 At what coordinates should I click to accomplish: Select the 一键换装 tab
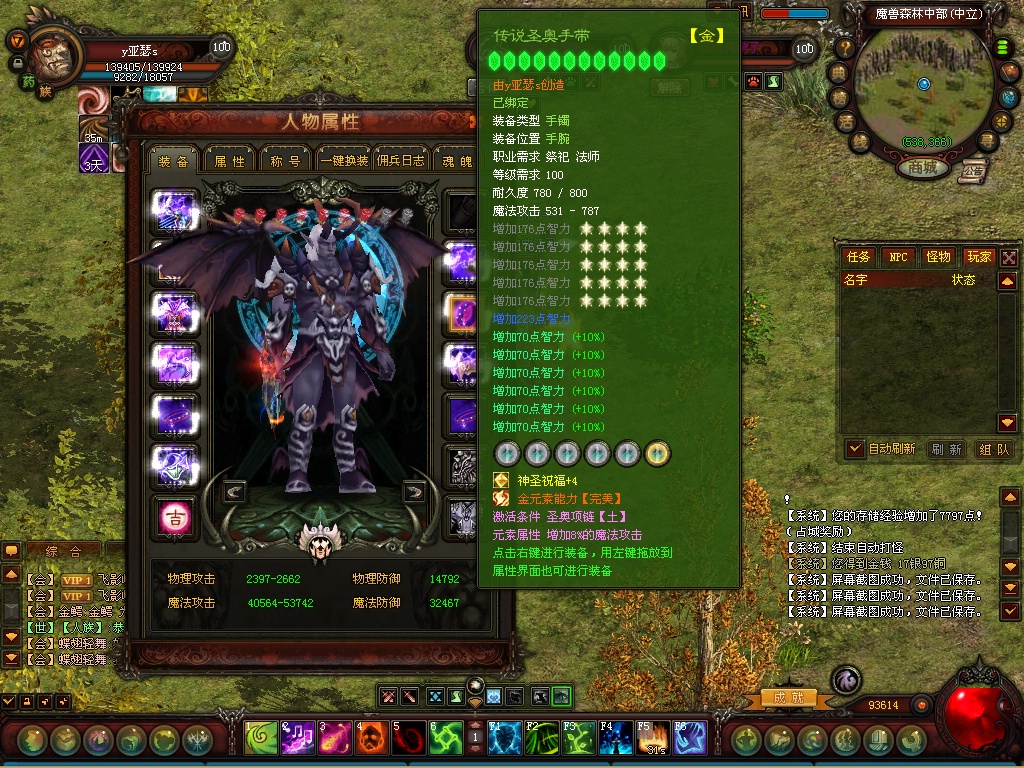coord(344,160)
